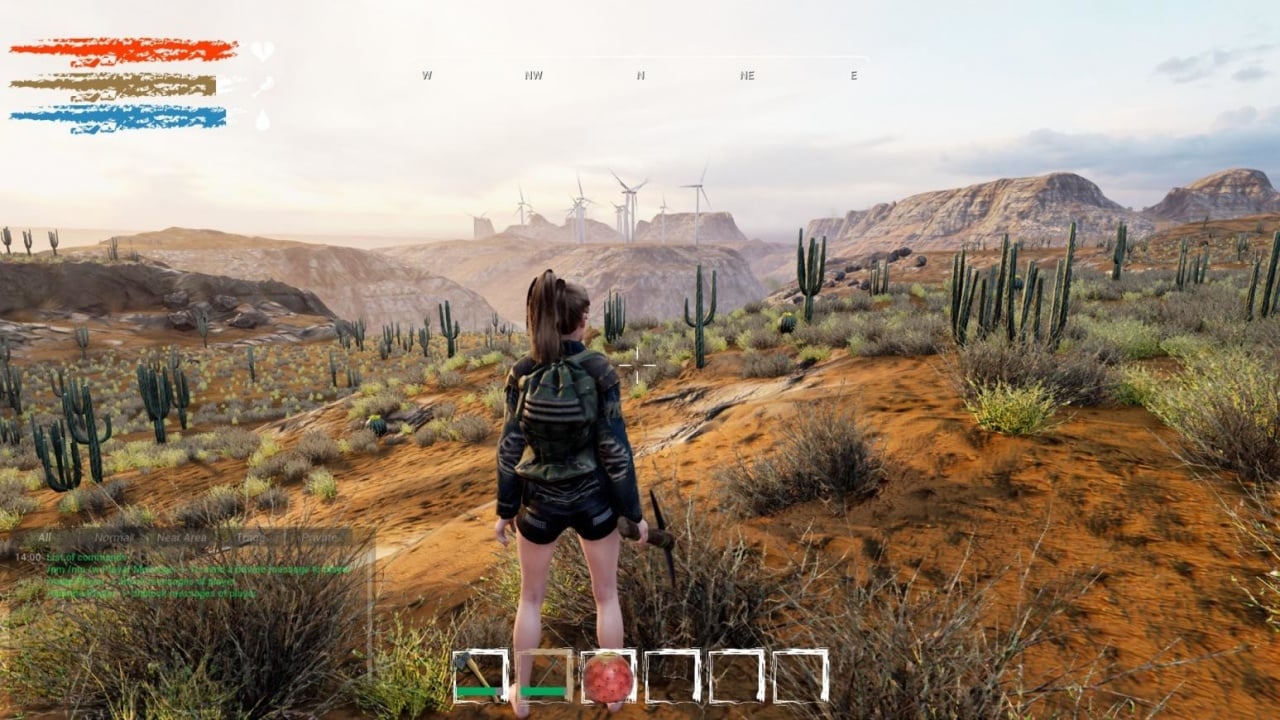Image resolution: width=1280 pixels, height=720 pixels.
Task: Select the red fruit hotbar slot
Action: (x=609, y=676)
